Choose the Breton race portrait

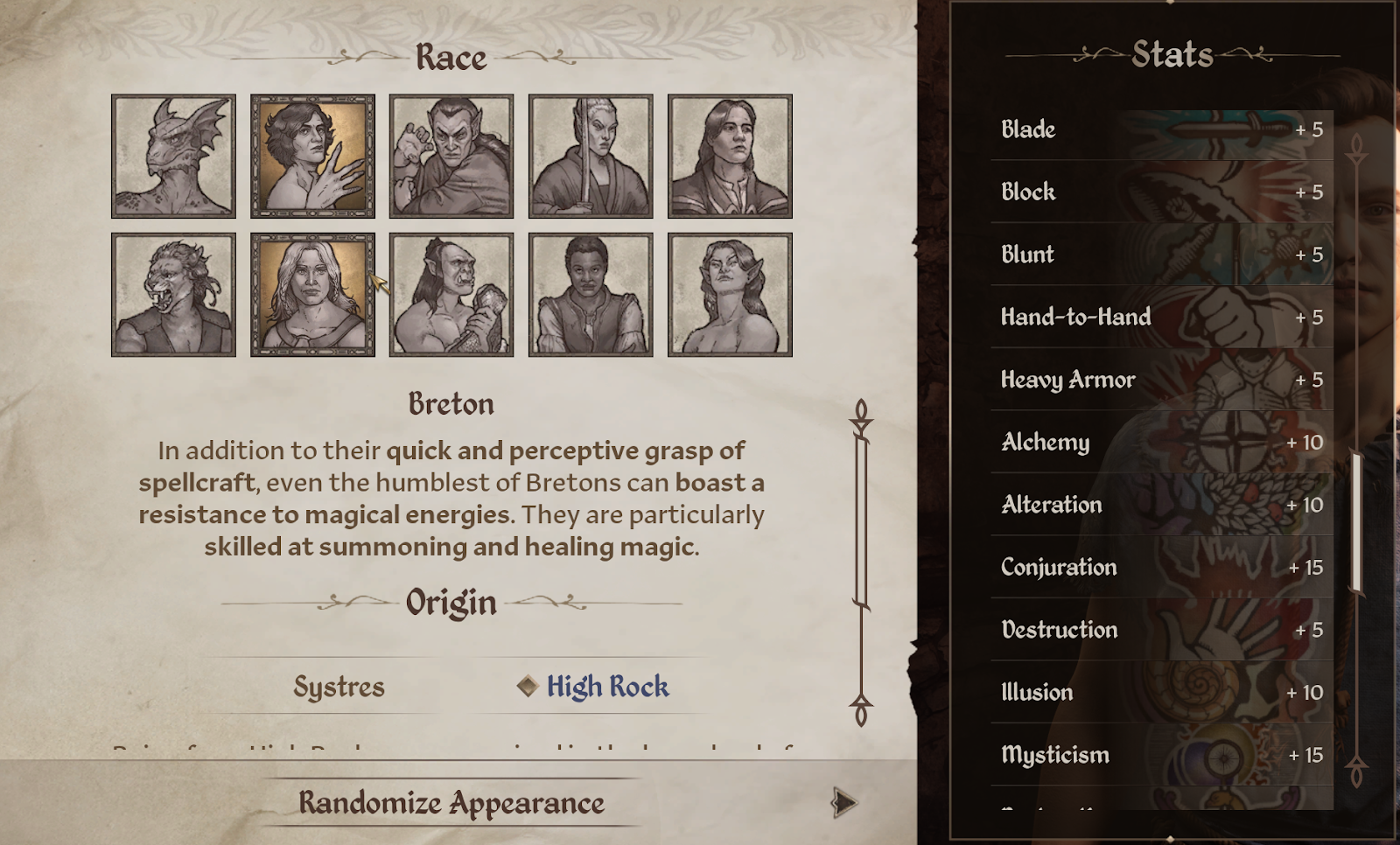coord(312,156)
